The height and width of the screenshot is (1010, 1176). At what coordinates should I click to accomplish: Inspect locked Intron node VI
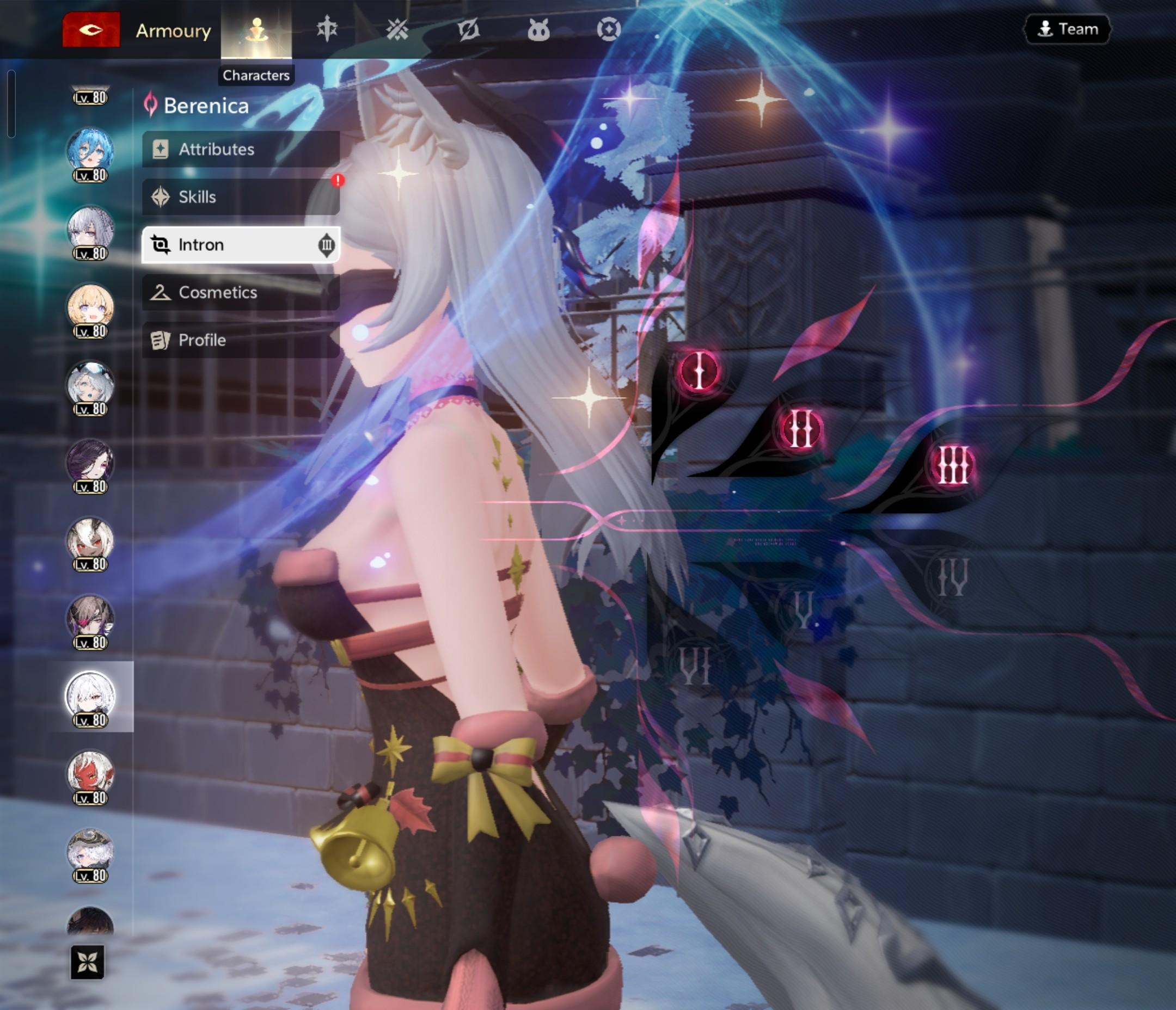click(x=695, y=665)
